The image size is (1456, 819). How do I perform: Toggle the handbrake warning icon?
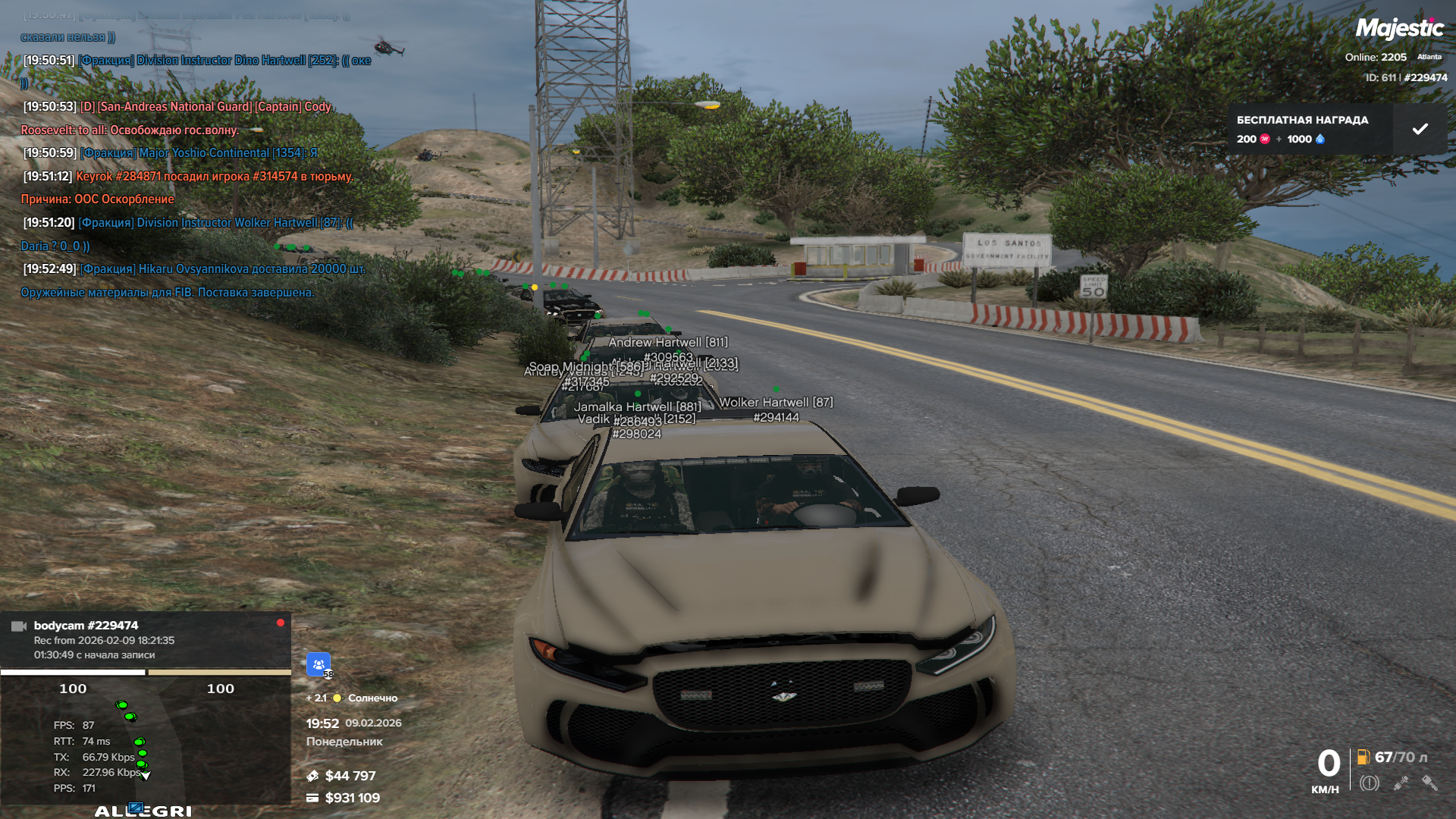pyautogui.click(x=1369, y=783)
